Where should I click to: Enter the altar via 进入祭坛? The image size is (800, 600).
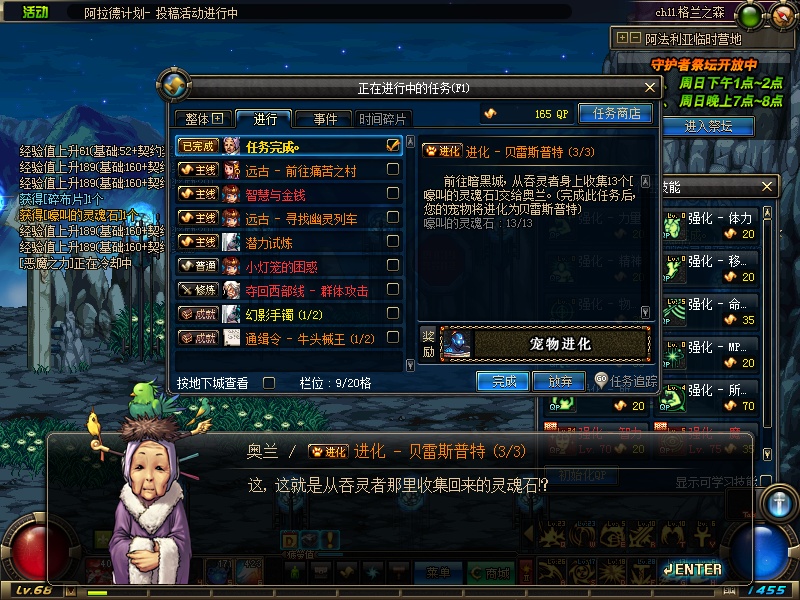[708, 126]
